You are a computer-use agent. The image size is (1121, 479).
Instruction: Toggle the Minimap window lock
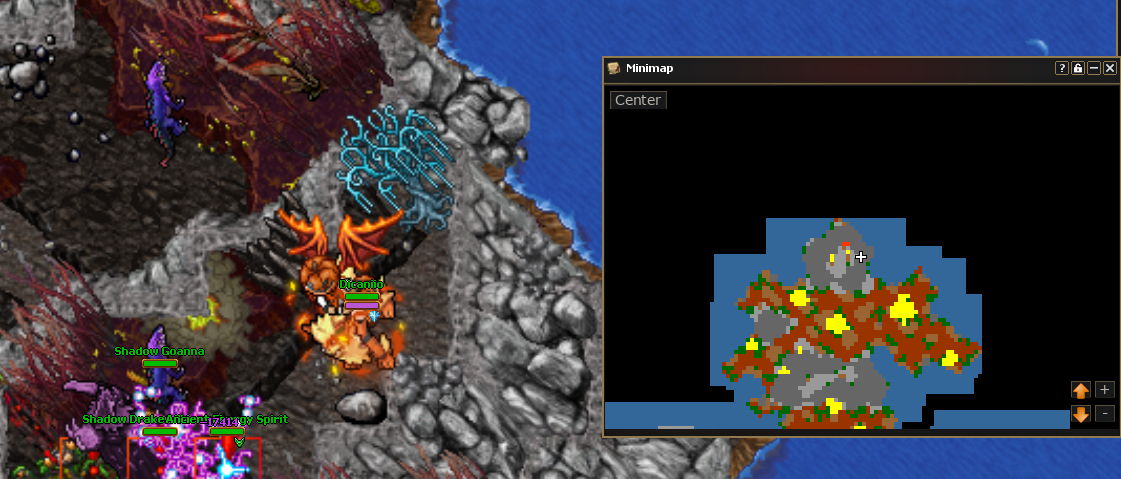click(1078, 68)
